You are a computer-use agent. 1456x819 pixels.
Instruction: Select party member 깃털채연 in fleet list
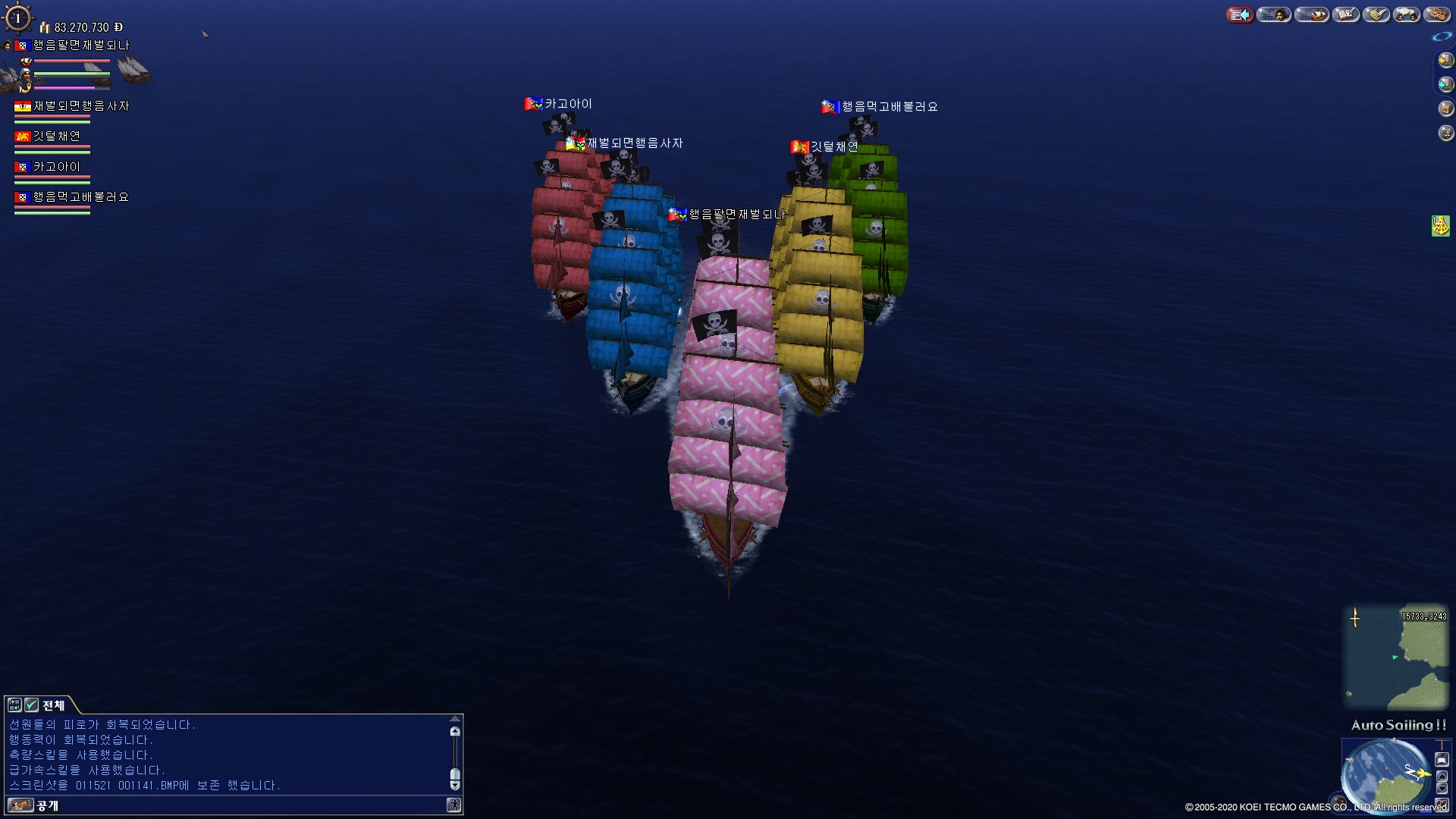coord(56,136)
